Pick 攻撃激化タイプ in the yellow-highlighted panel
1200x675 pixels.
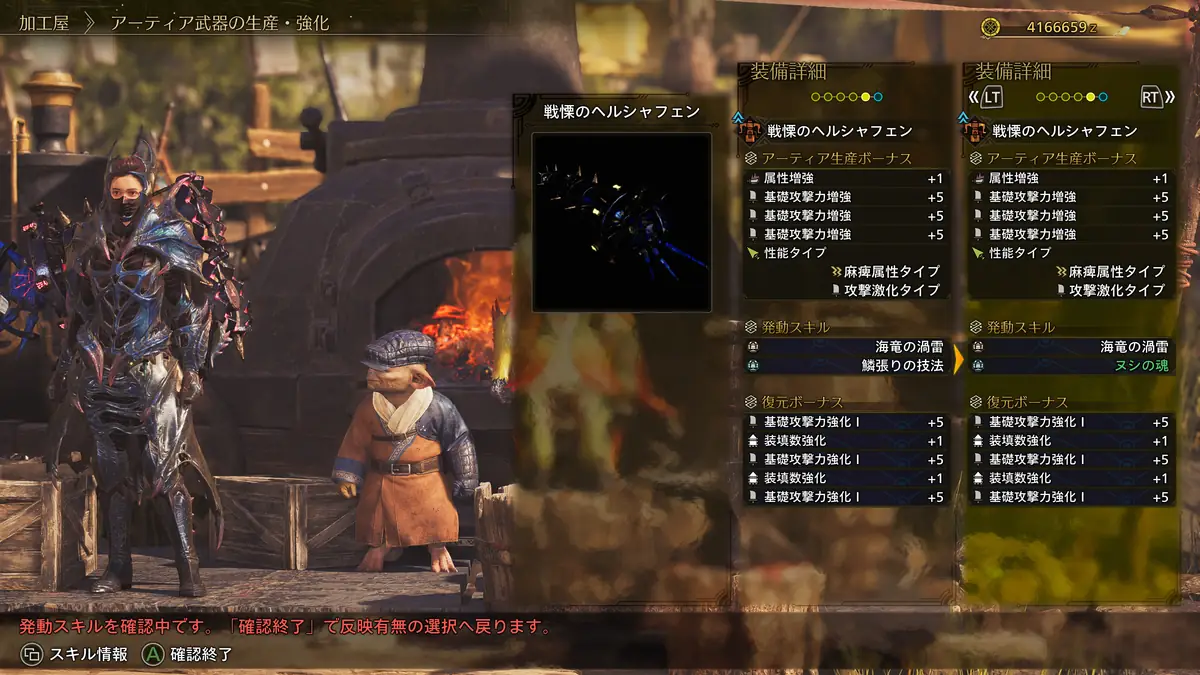pyautogui.click(x=1071, y=290)
